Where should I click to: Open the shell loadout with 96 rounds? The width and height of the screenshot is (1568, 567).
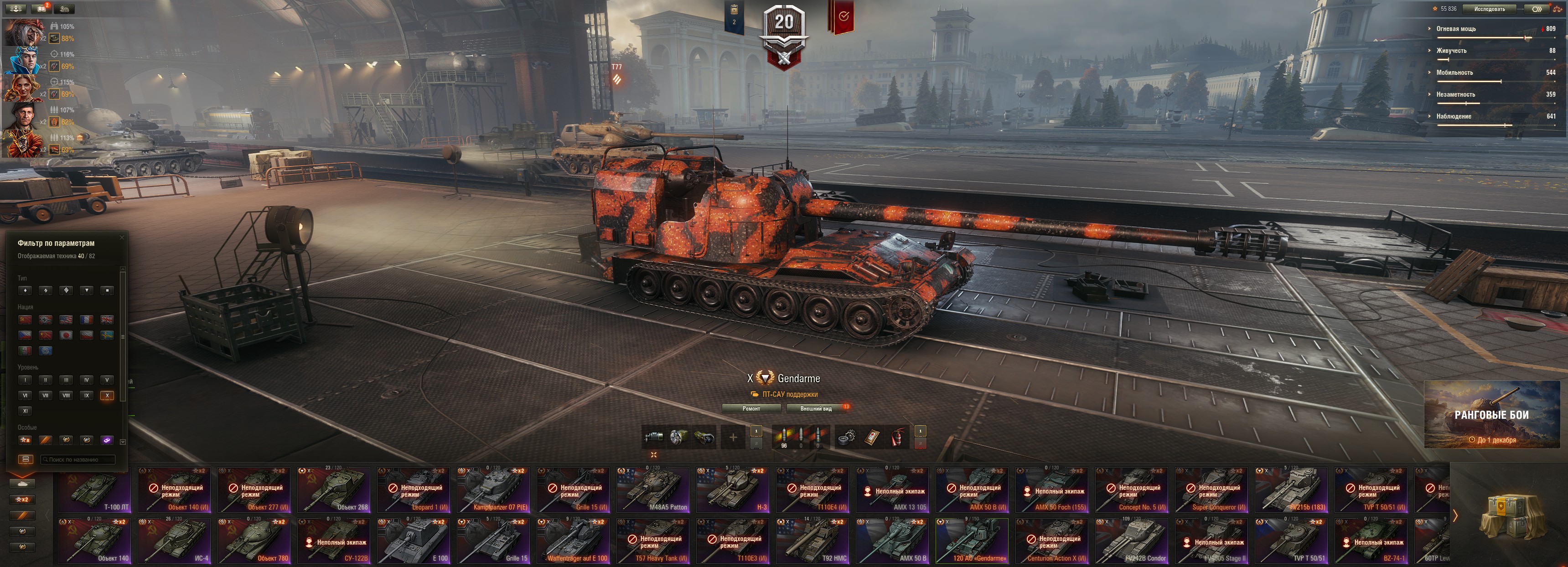pyautogui.click(x=784, y=437)
